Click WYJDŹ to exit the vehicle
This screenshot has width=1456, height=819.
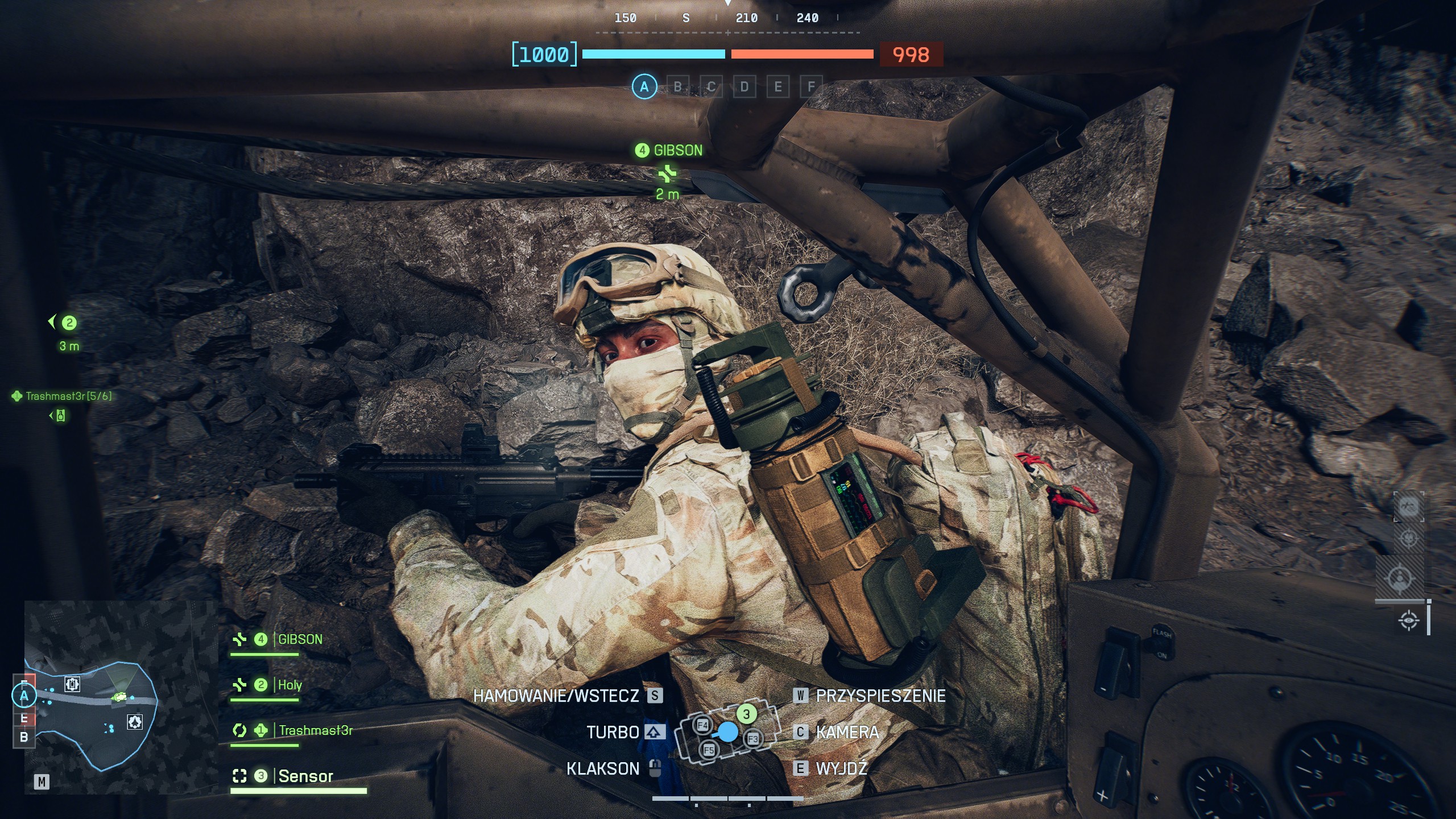click(x=841, y=769)
